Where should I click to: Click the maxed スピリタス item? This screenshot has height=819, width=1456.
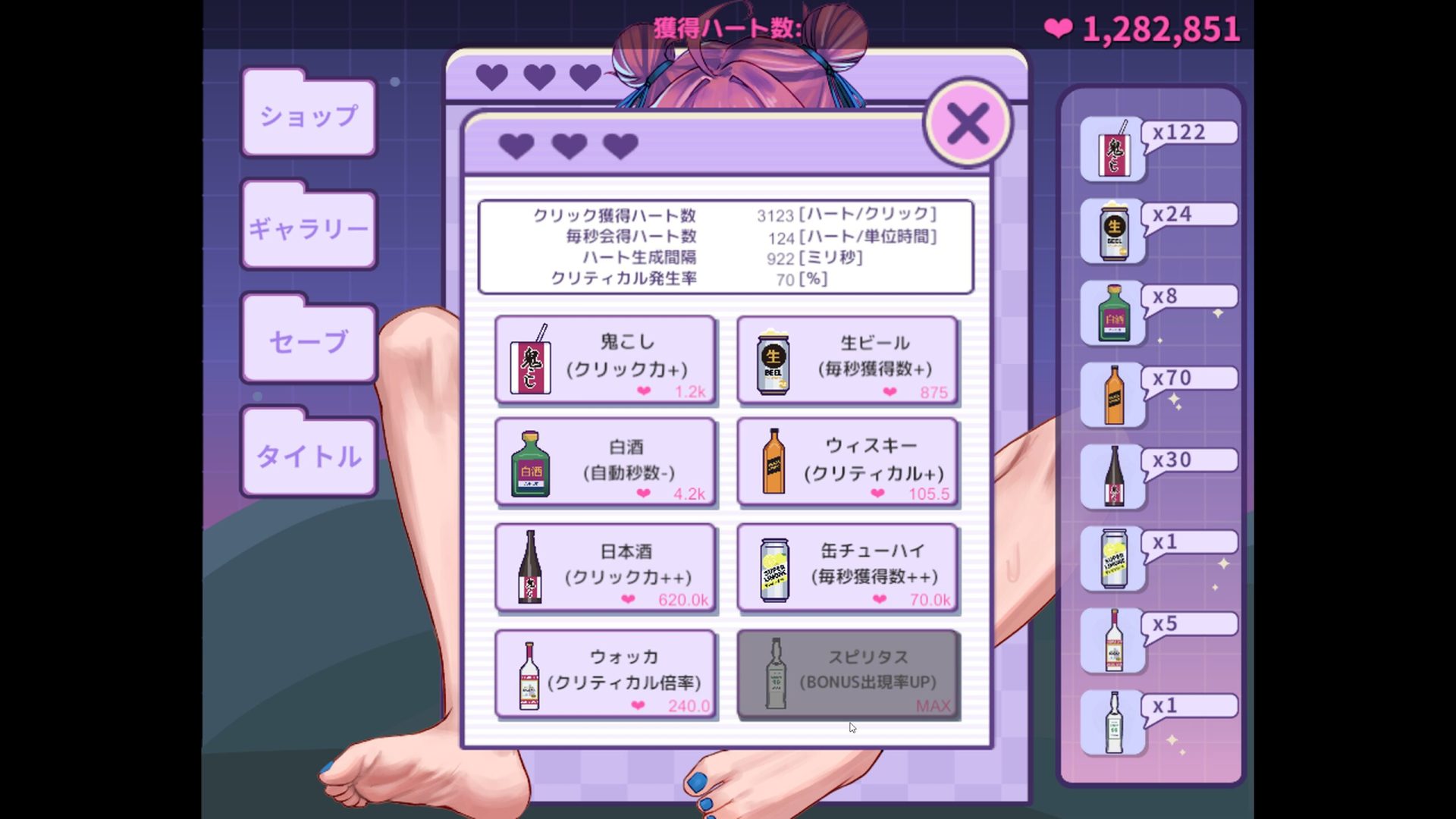pos(847,673)
